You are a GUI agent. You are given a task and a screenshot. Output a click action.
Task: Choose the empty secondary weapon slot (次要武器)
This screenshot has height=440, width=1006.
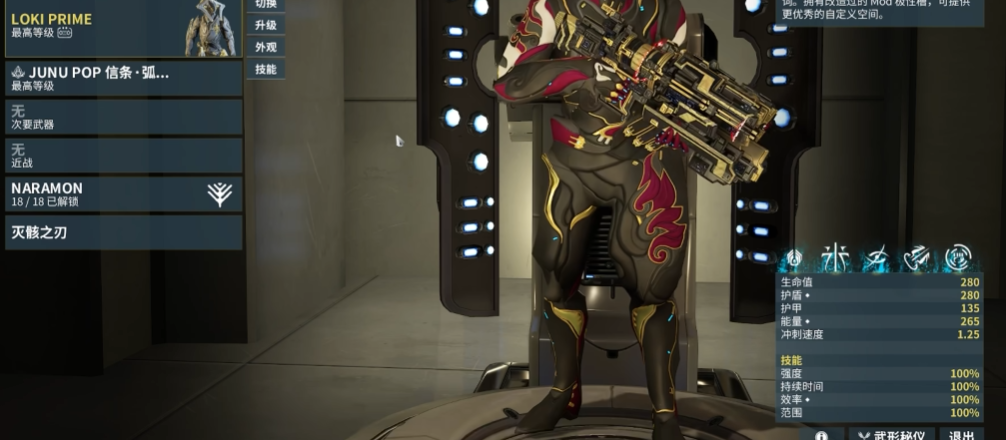pos(122,117)
